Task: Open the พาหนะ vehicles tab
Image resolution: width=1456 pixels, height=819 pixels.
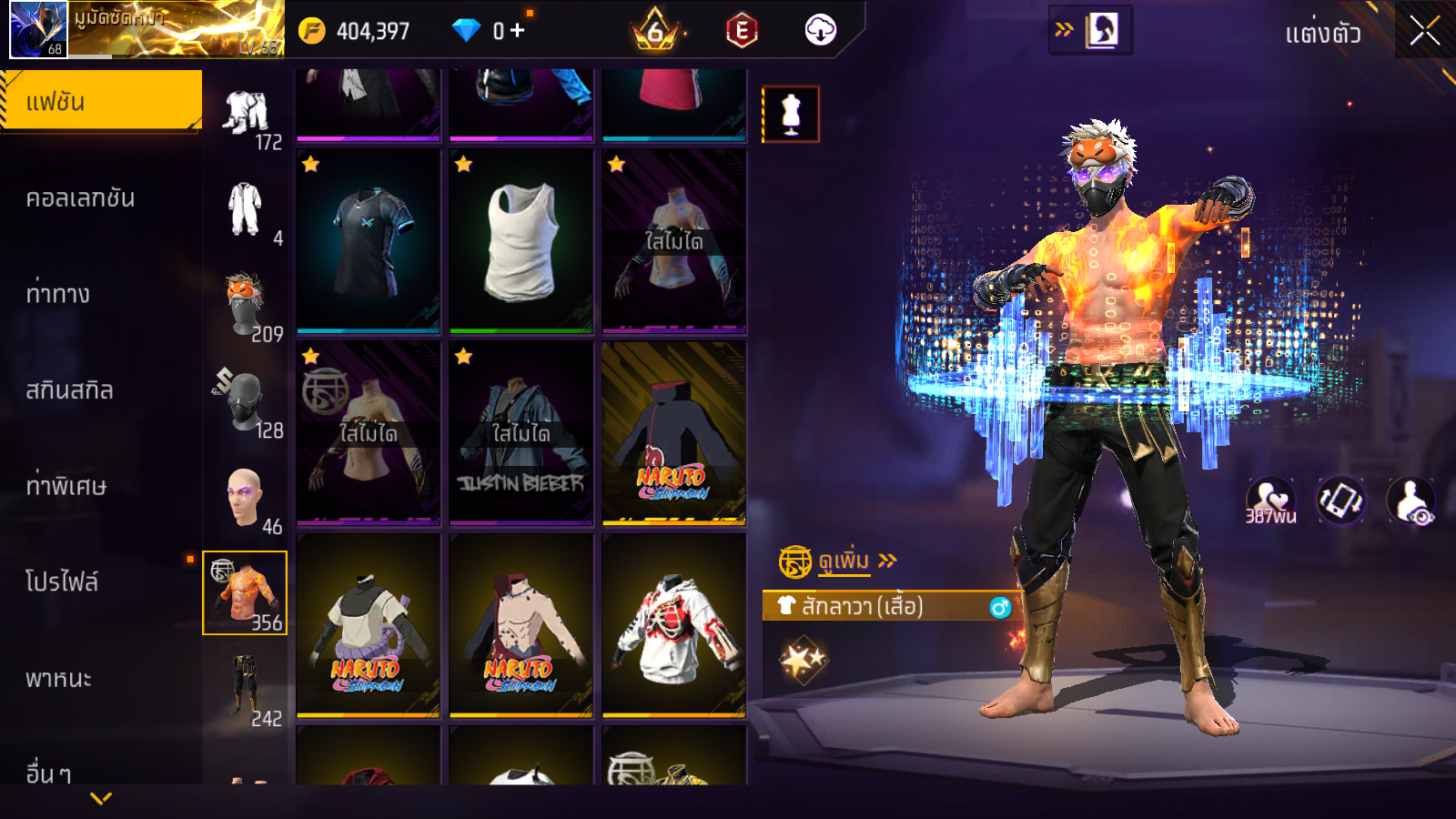Action: (x=59, y=678)
